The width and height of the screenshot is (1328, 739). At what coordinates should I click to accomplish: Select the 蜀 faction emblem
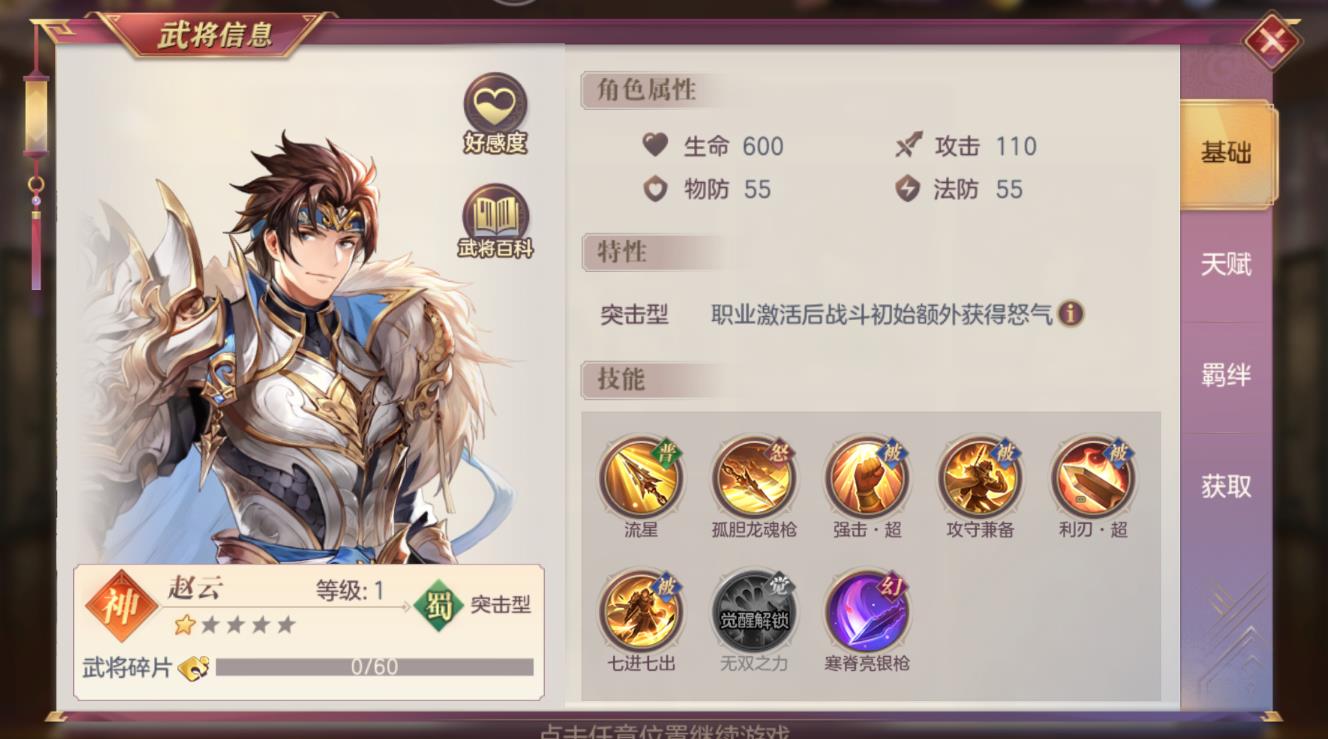click(x=440, y=604)
